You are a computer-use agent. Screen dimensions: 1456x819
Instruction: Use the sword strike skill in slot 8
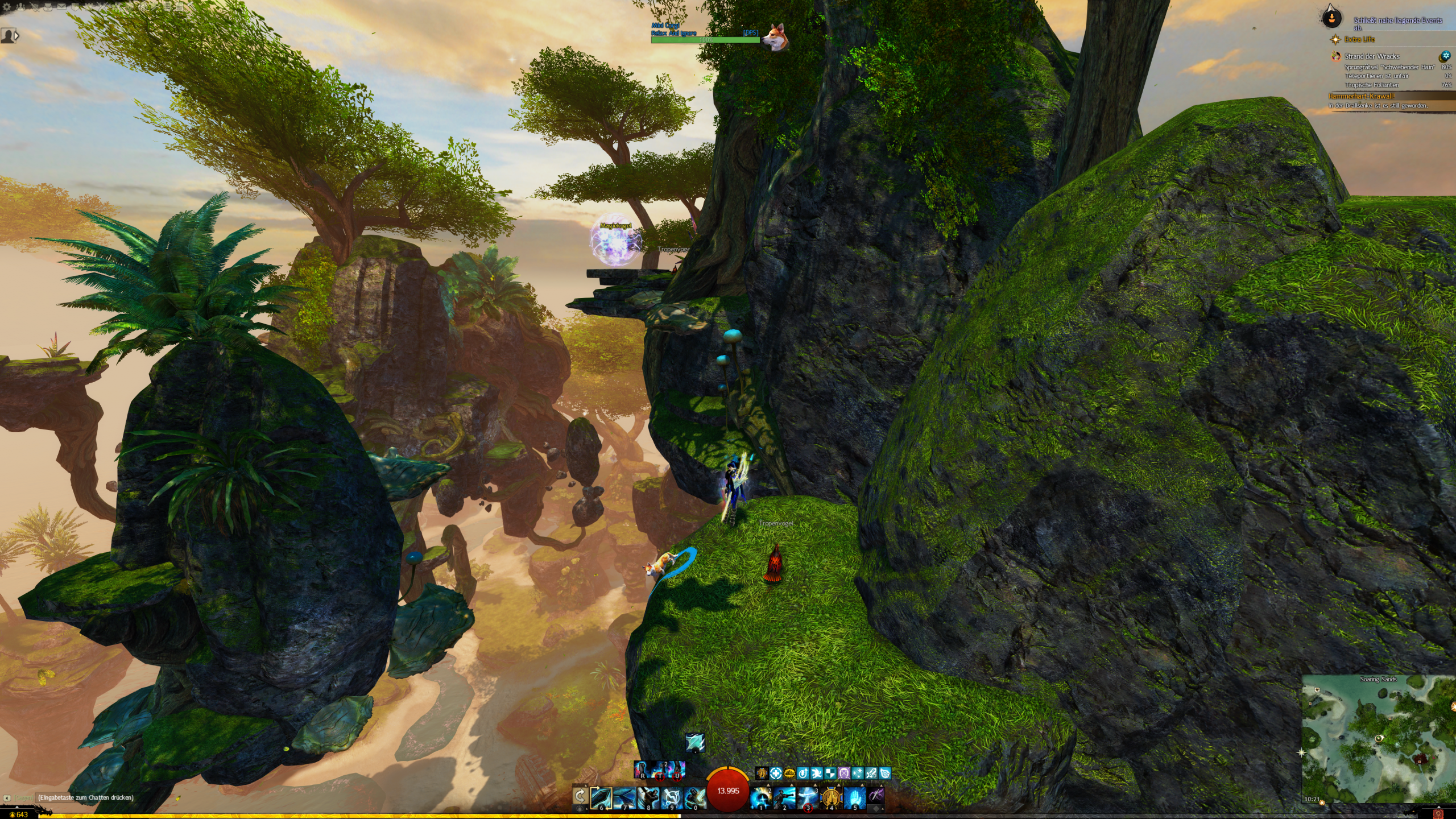point(648,798)
